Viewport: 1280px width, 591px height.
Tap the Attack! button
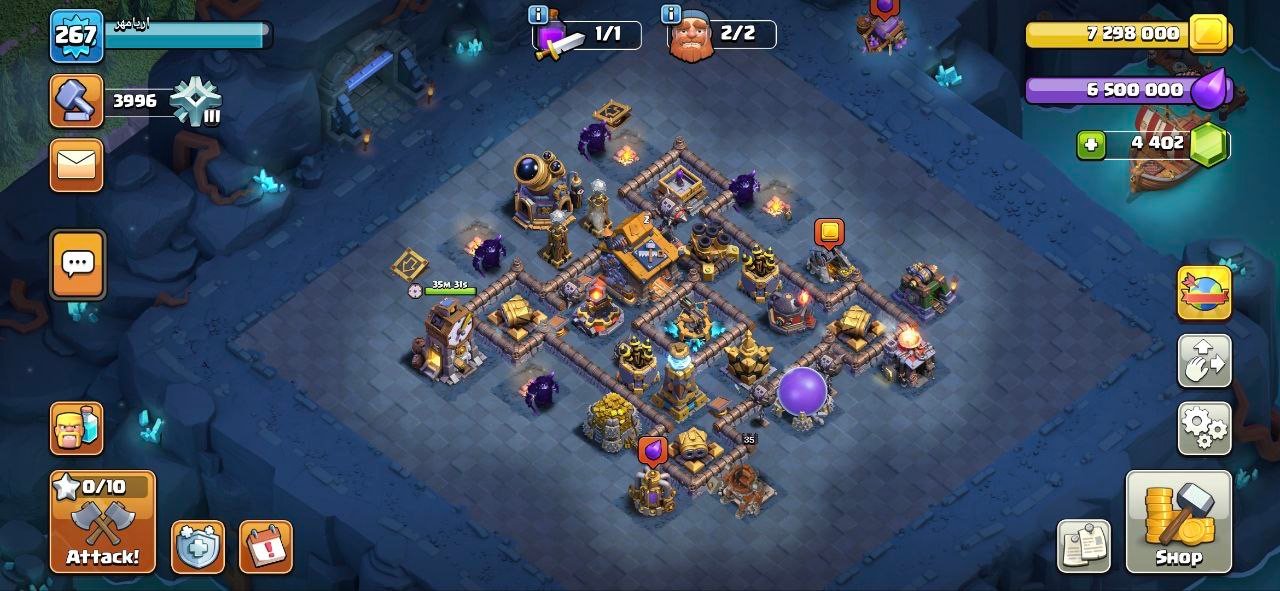pos(103,522)
